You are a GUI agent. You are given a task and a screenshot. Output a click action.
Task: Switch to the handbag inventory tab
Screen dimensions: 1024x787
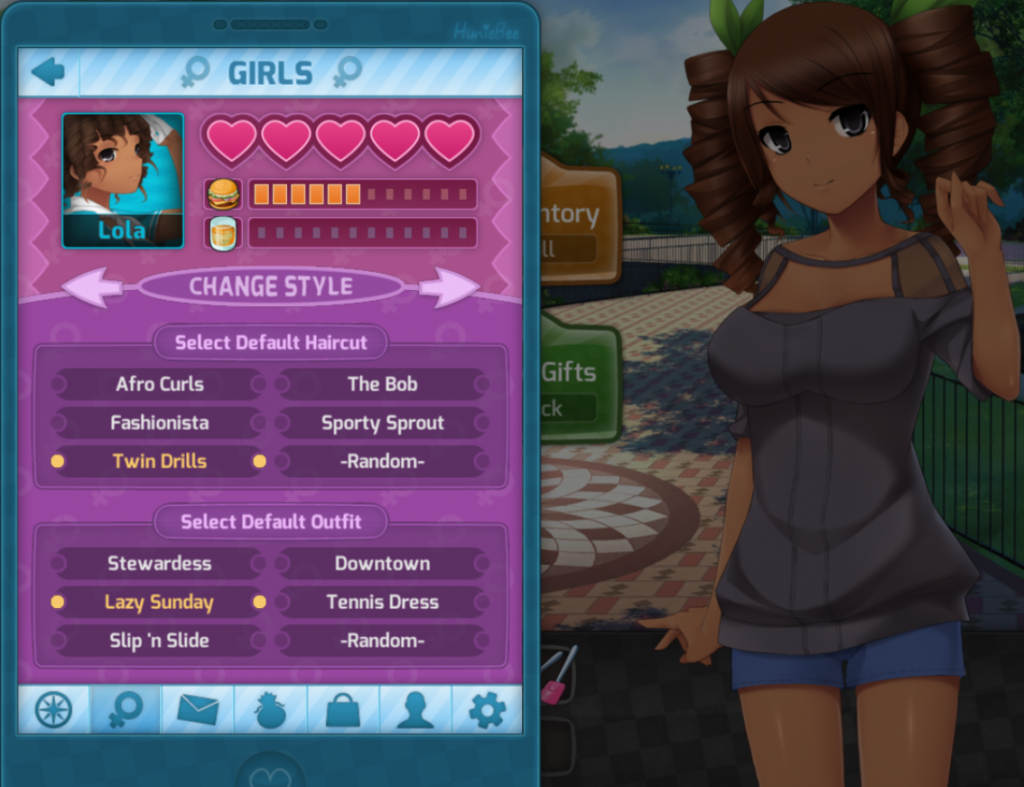tap(343, 710)
